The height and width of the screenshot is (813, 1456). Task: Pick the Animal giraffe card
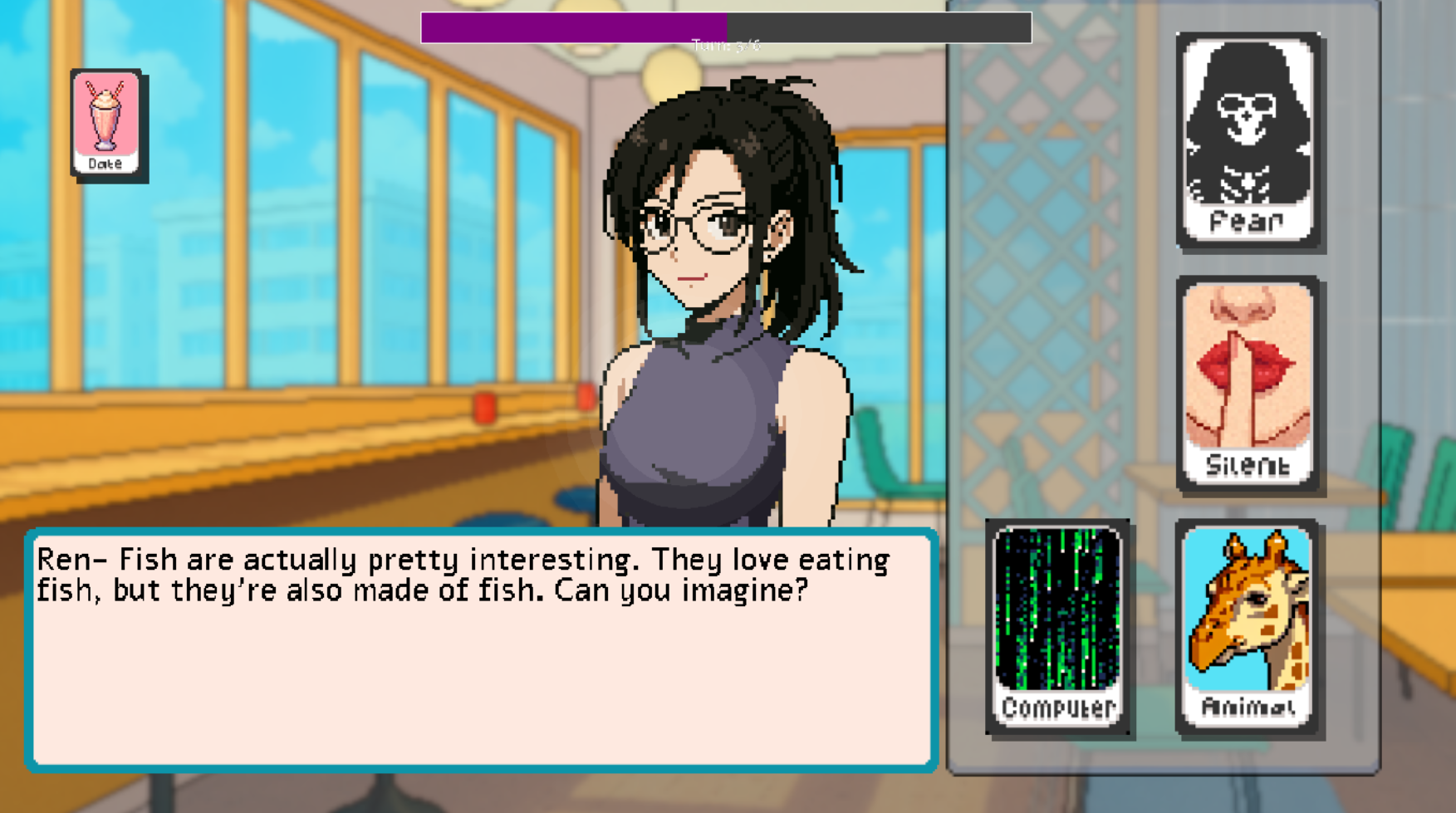(1248, 626)
